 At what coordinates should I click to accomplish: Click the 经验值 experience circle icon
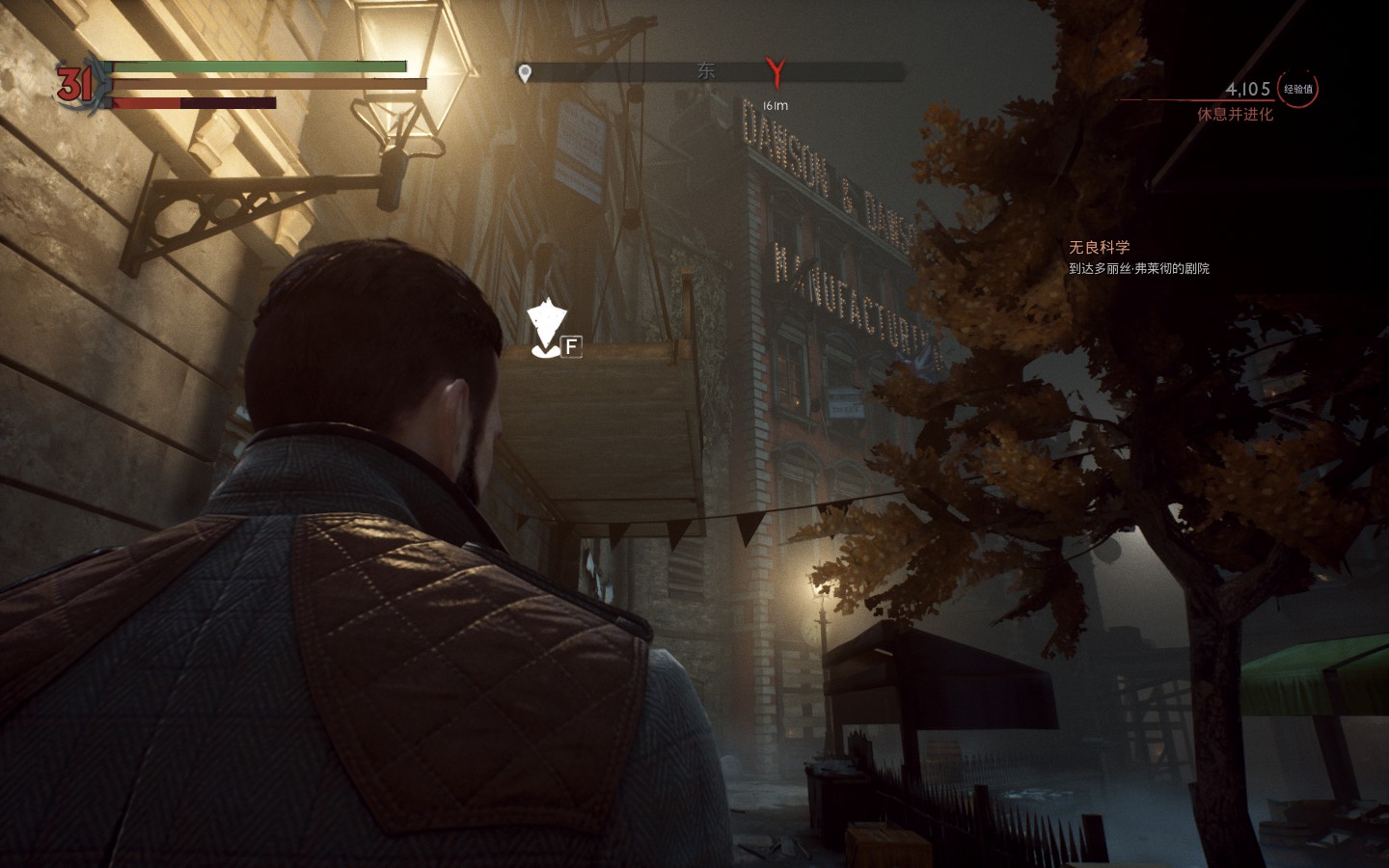tap(1297, 89)
